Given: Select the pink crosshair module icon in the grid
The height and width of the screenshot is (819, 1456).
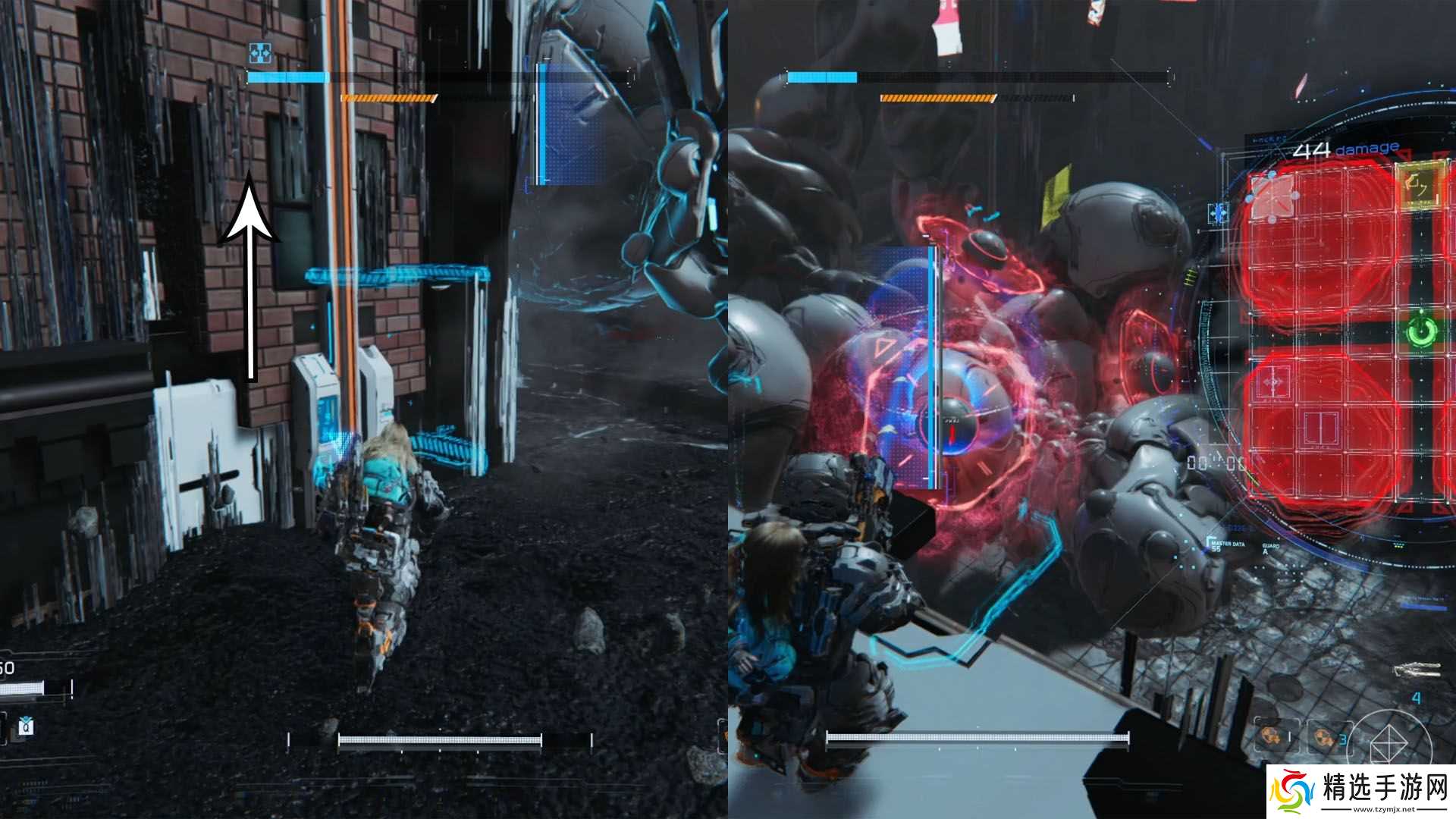Looking at the screenshot, I should click(x=1272, y=382).
